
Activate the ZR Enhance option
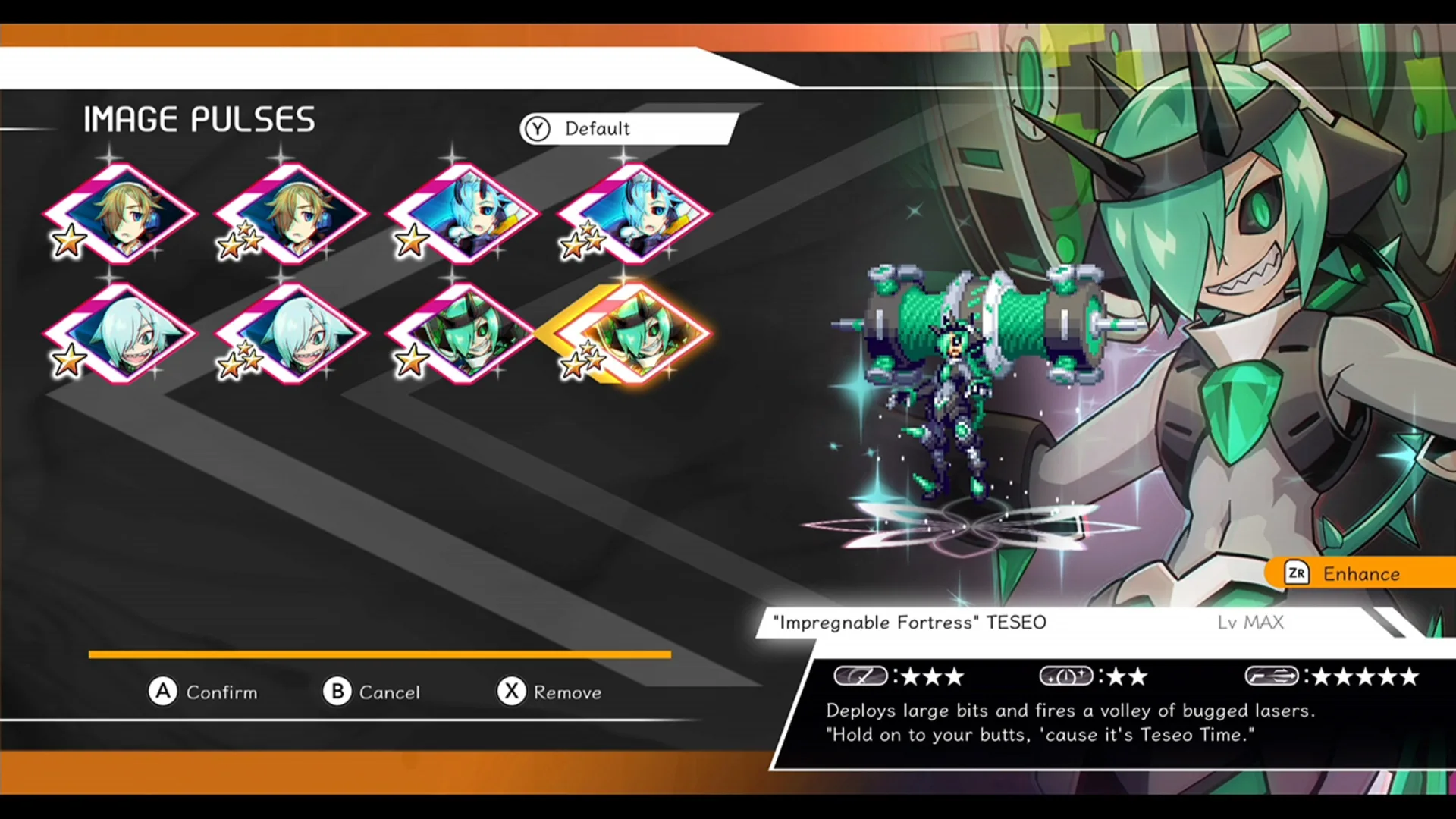(1357, 574)
